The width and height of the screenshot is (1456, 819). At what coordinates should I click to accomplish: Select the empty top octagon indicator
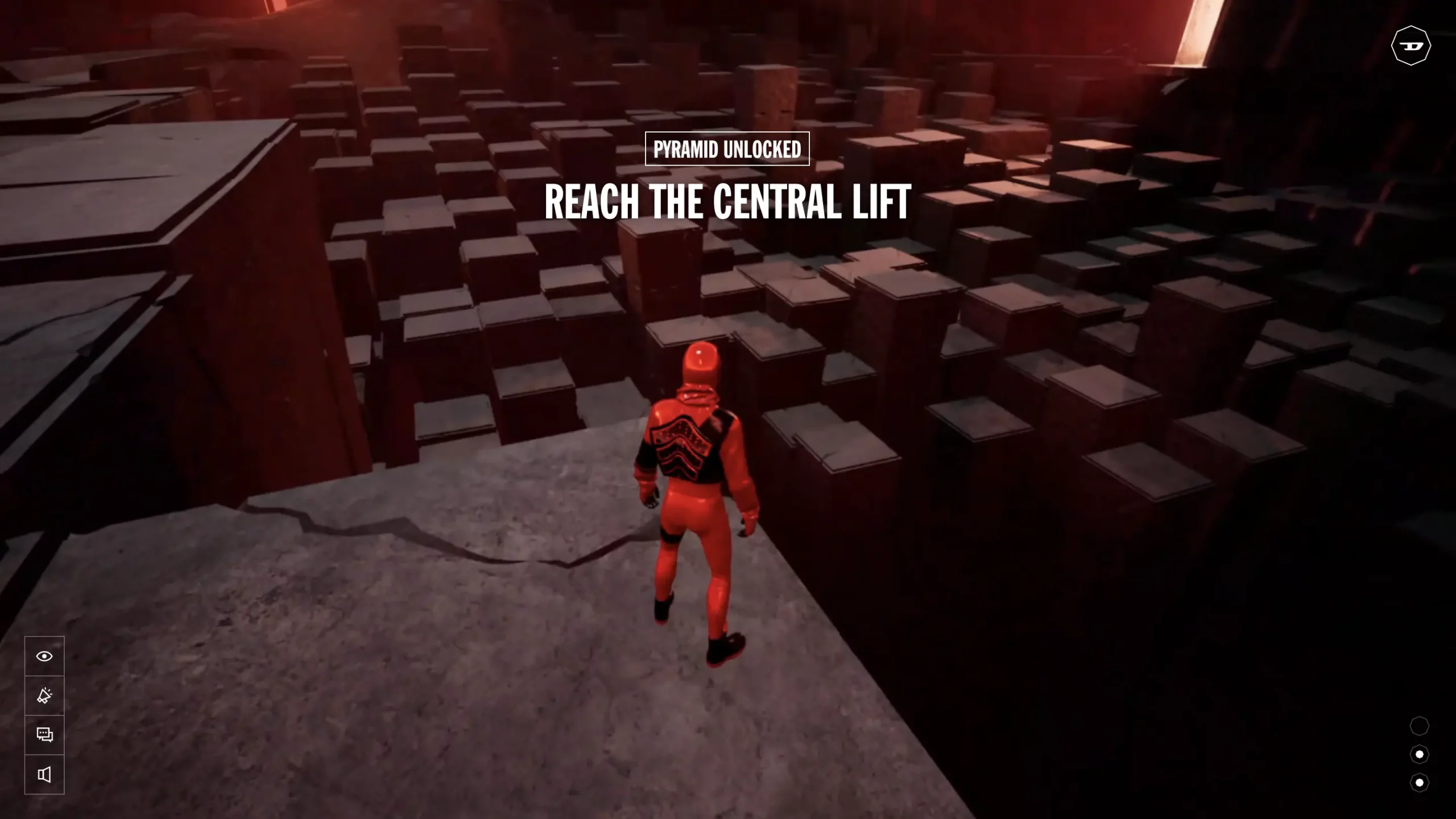tap(1420, 725)
